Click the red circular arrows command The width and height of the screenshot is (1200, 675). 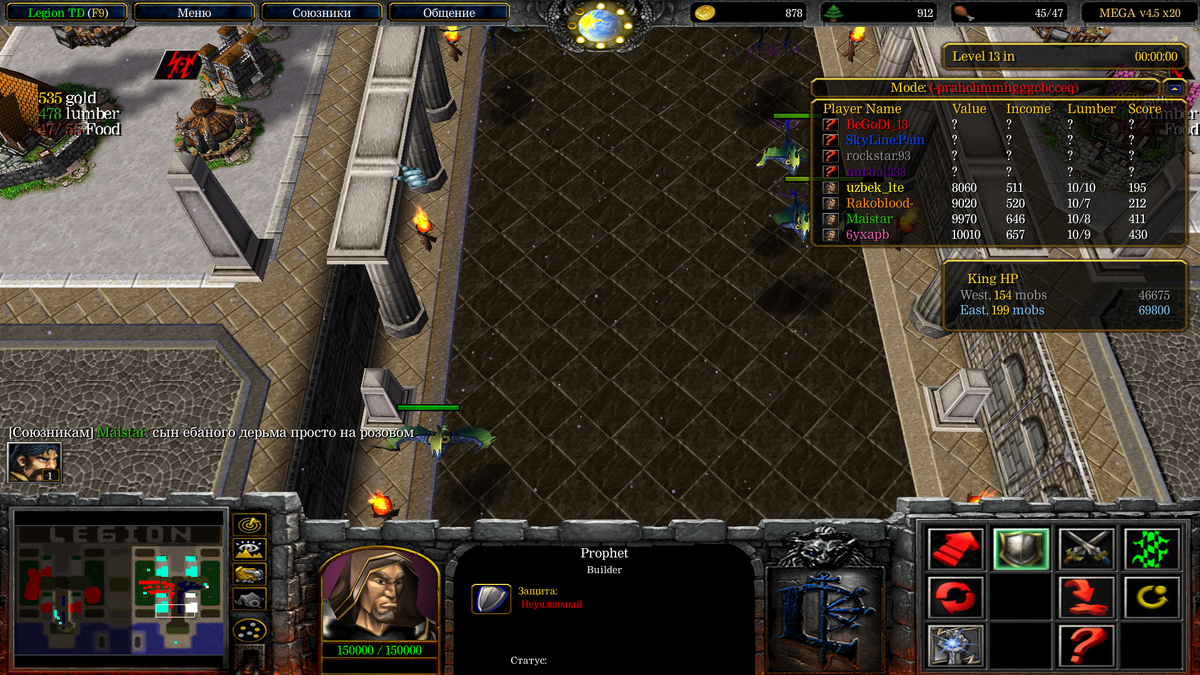(955, 597)
